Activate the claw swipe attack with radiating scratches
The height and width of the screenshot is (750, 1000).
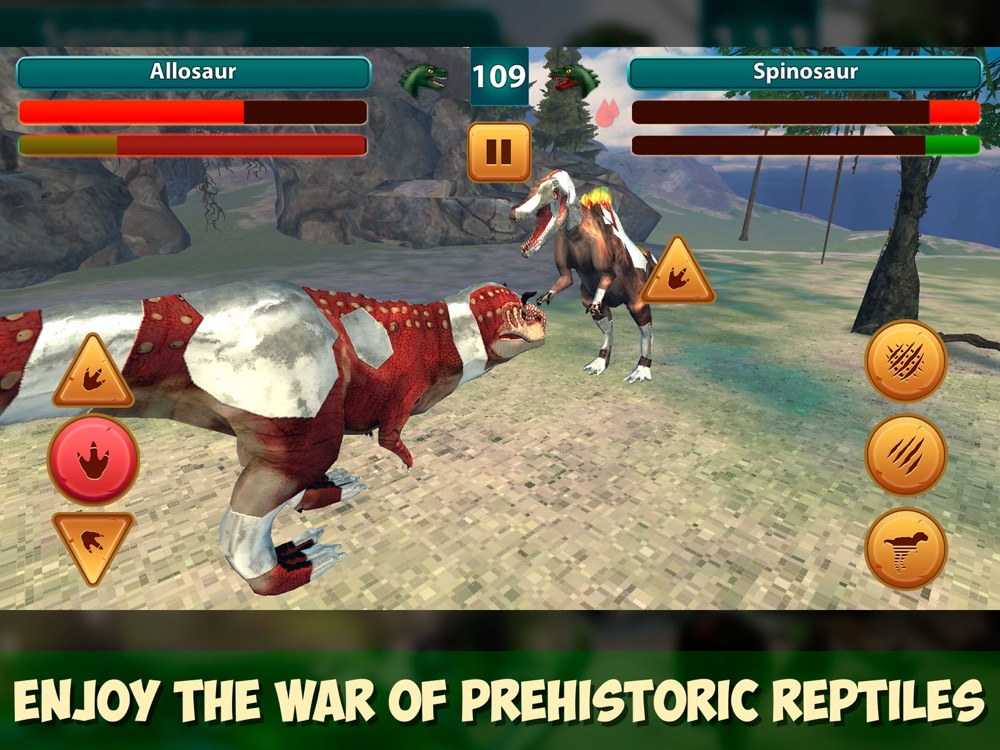pyautogui.click(x=906, y=361)
